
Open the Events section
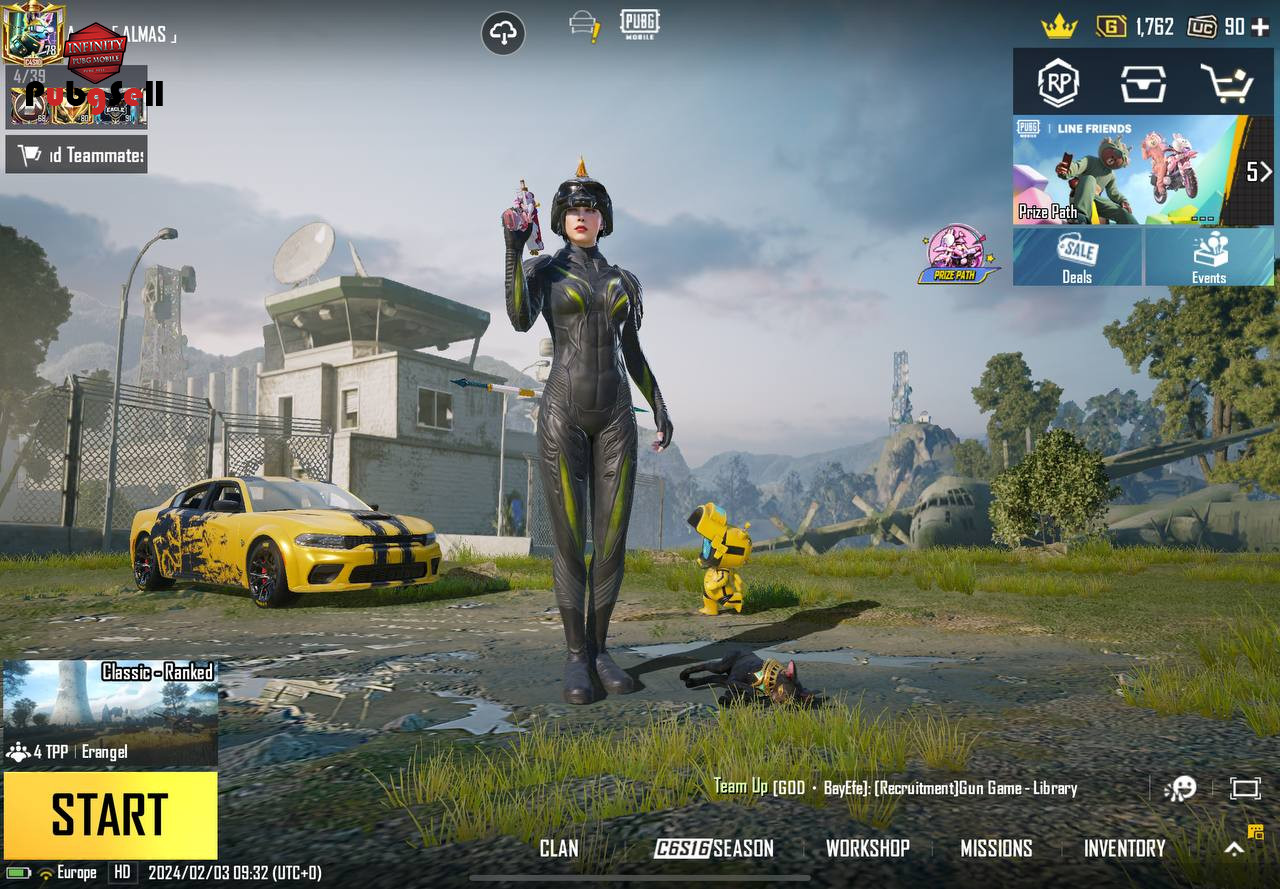pyautogui.click(x=1209, y=257)
